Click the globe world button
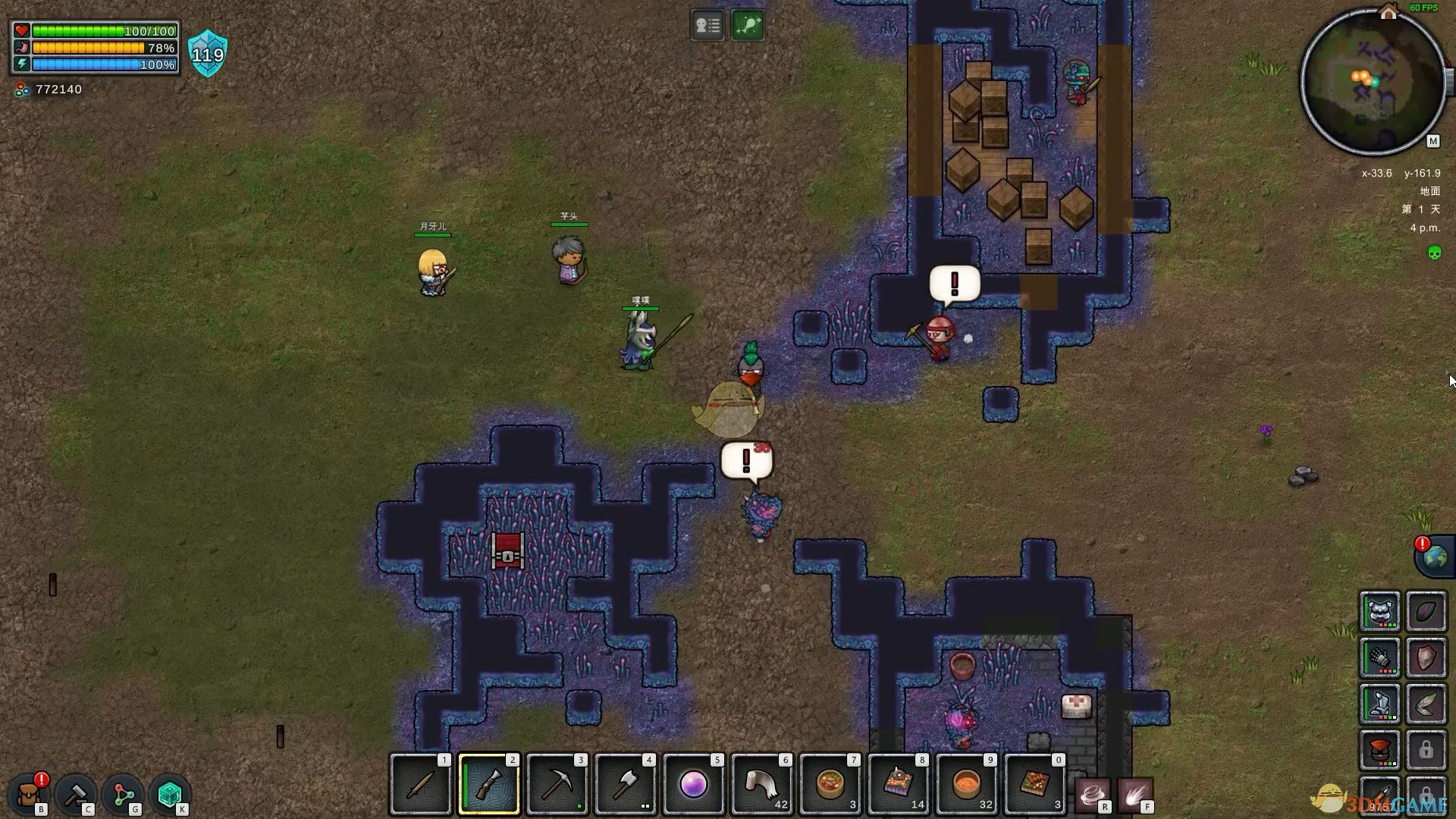The image size is (1456, 819). click(1435, 557)
